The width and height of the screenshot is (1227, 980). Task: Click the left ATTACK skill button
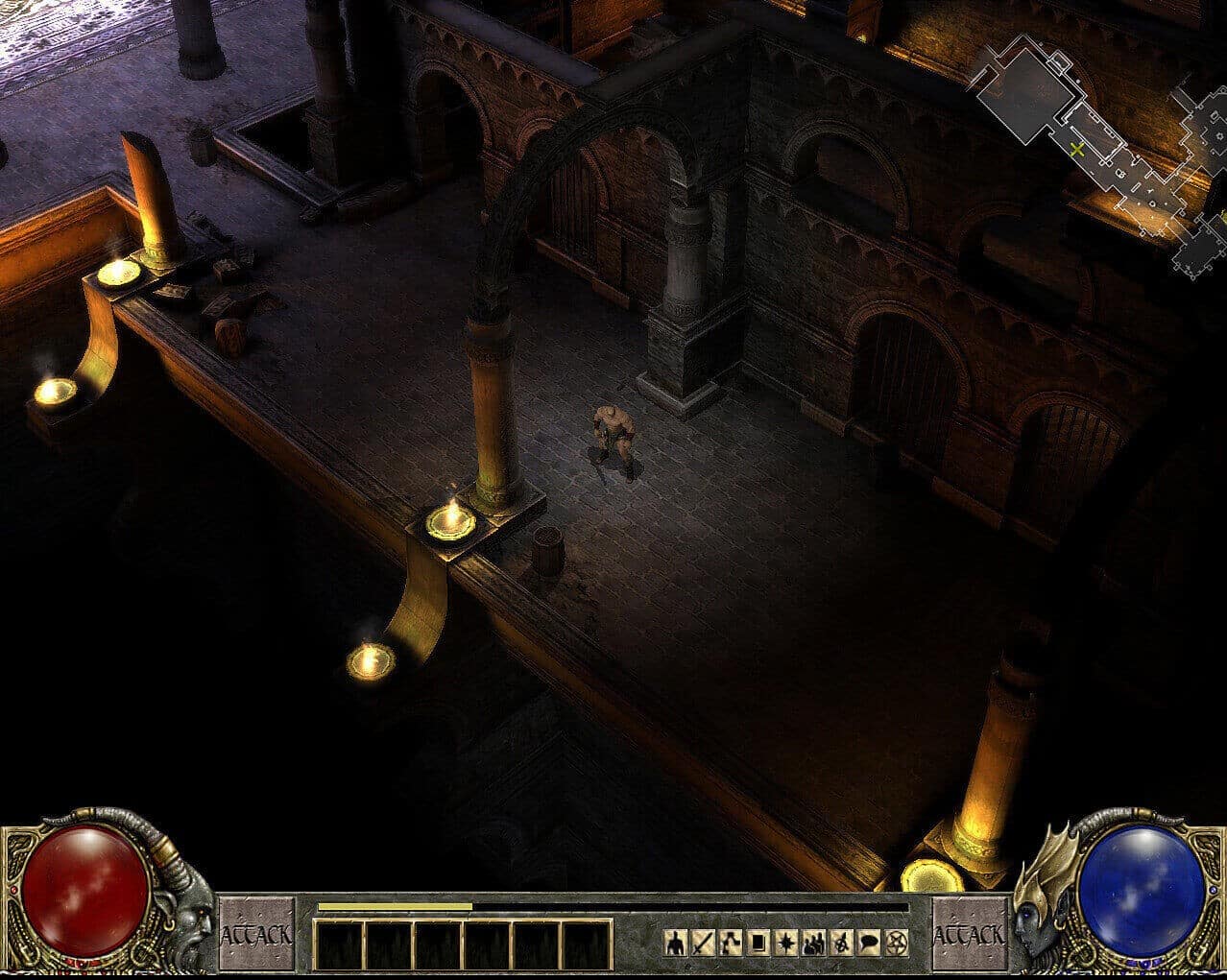point(256,933)
